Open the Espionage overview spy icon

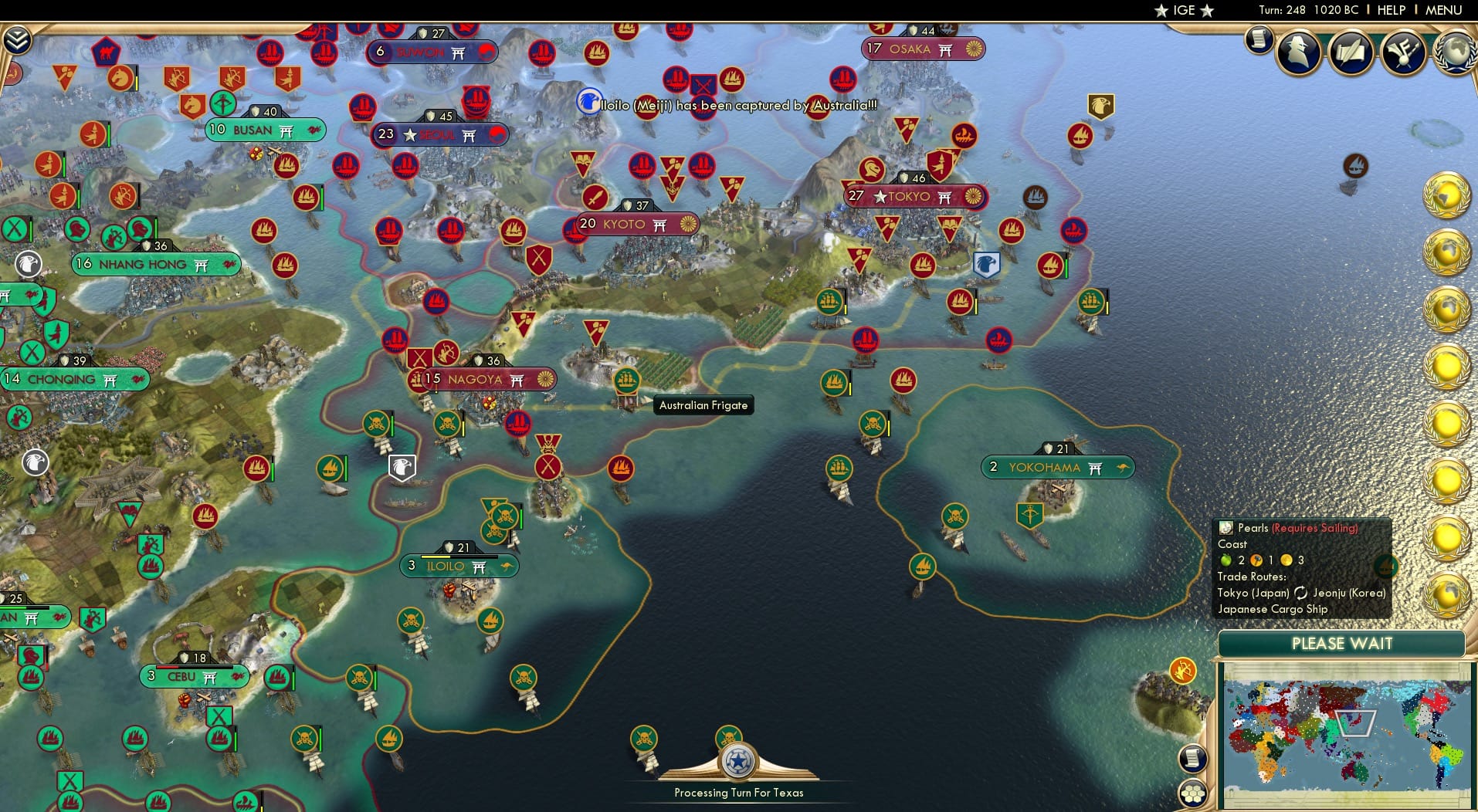pyautogui.click(x=1298, y=52)
